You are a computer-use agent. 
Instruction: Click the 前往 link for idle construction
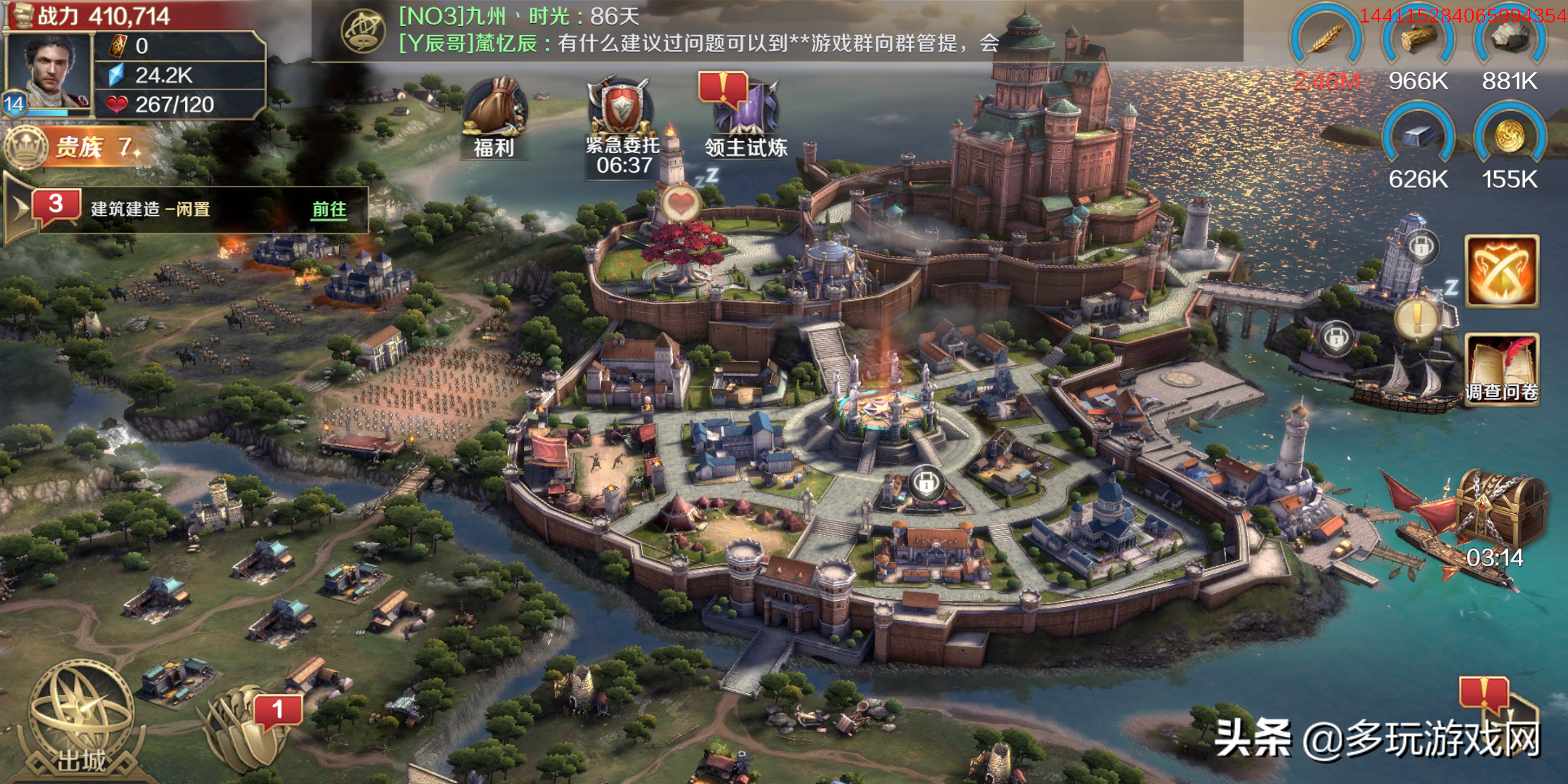coord(329,210)
